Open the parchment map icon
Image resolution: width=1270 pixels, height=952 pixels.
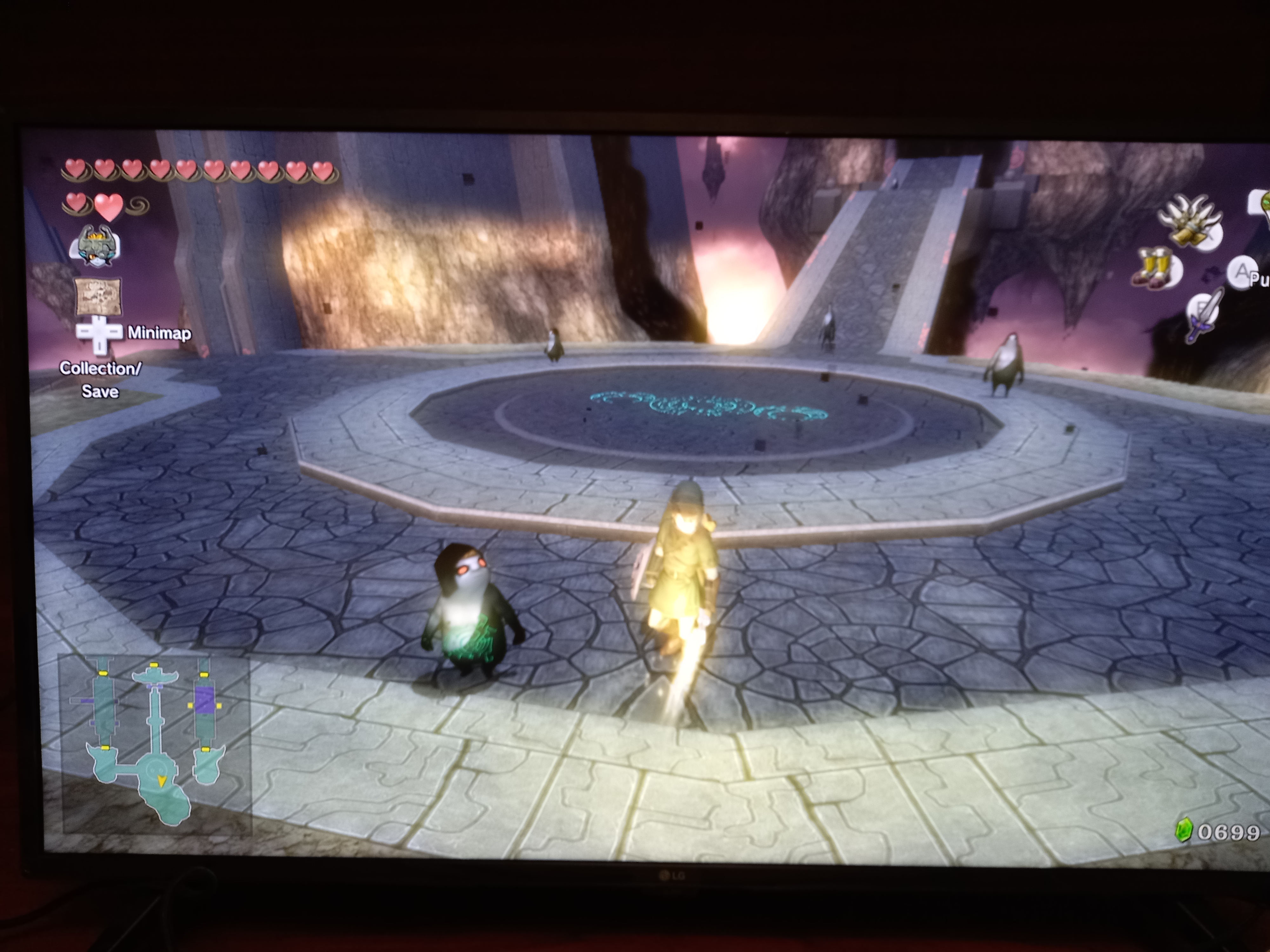pos(98,296)
